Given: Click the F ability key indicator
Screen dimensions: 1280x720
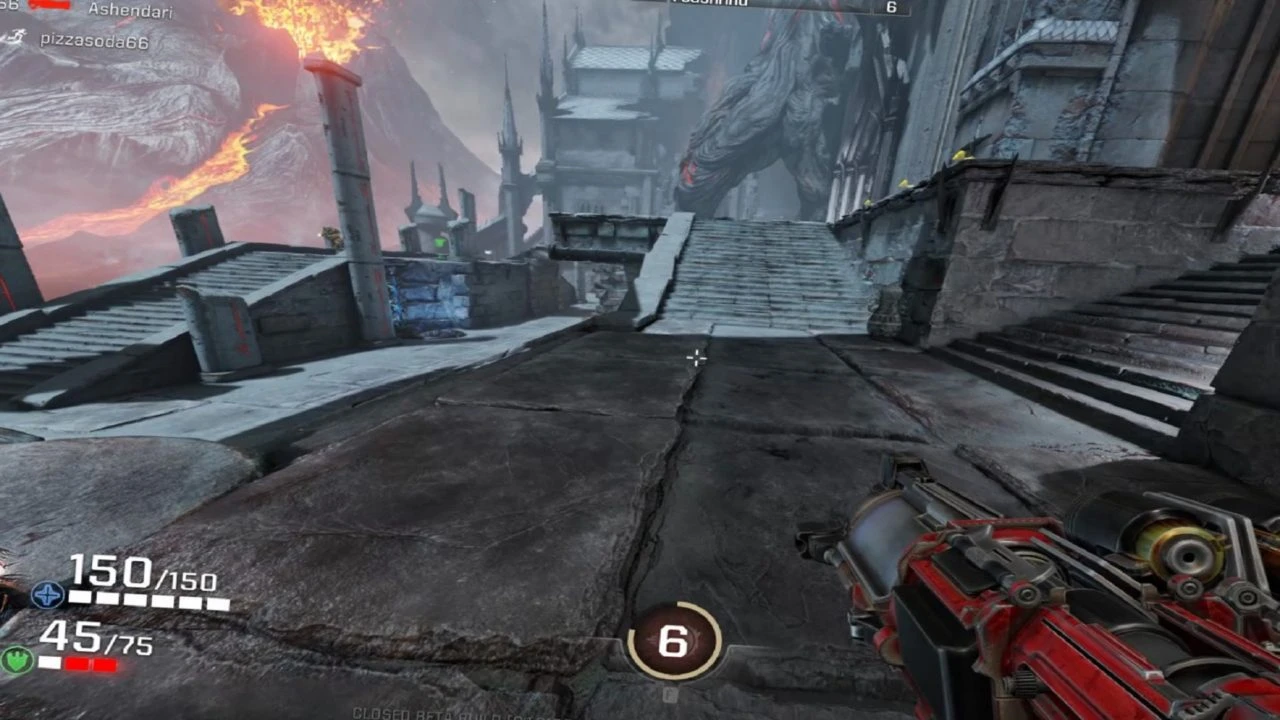Looking at the screenshot, I should click(x=670, y=694).
